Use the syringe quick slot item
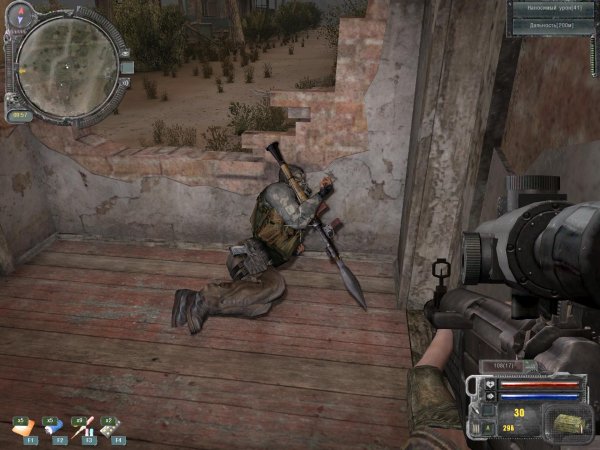 click(83, 428)
